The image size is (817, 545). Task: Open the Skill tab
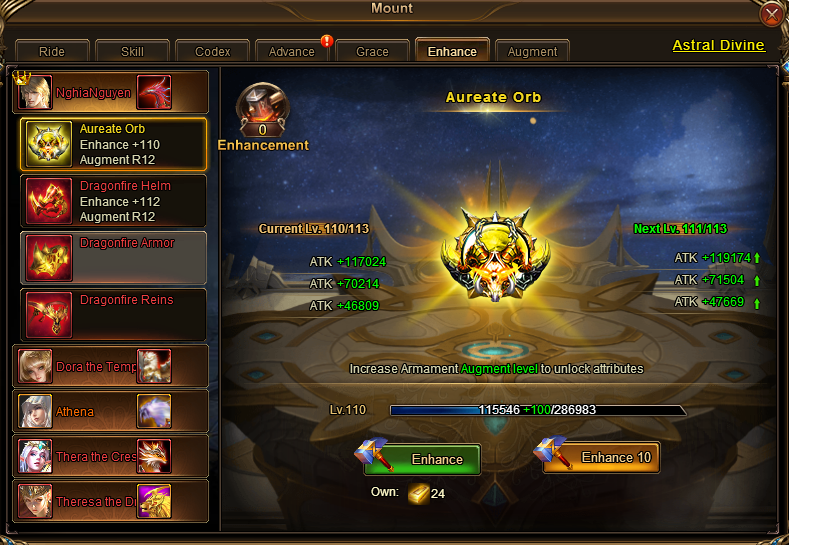click(x=132, y=51)
